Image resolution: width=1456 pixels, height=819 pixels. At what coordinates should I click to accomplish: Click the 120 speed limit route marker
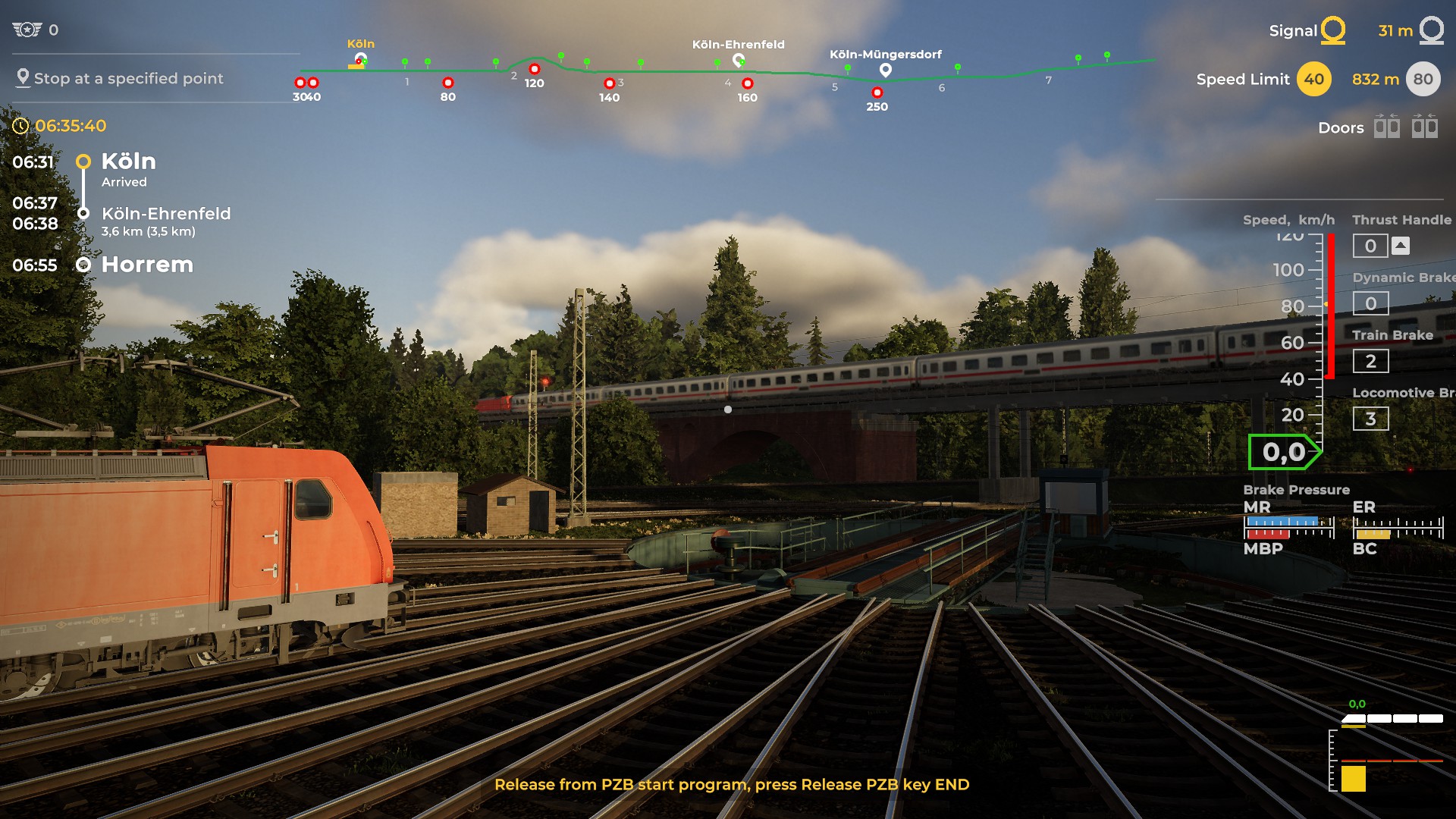(534, 70)
